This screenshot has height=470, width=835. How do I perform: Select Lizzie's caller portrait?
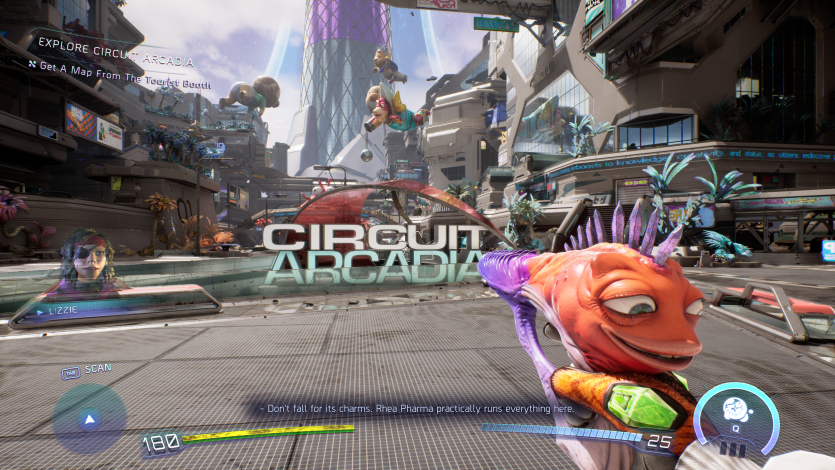(86, 262)
